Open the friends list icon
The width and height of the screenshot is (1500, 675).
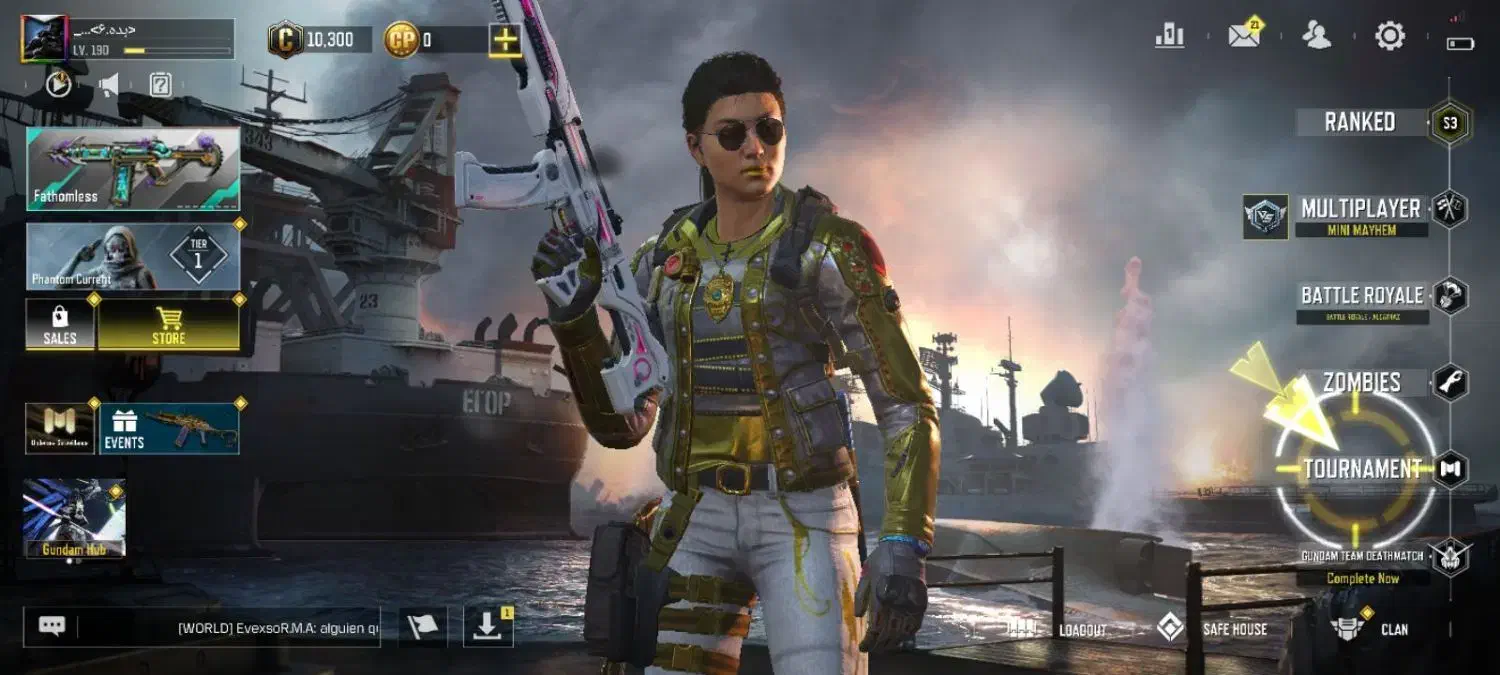click(1316, 36)
